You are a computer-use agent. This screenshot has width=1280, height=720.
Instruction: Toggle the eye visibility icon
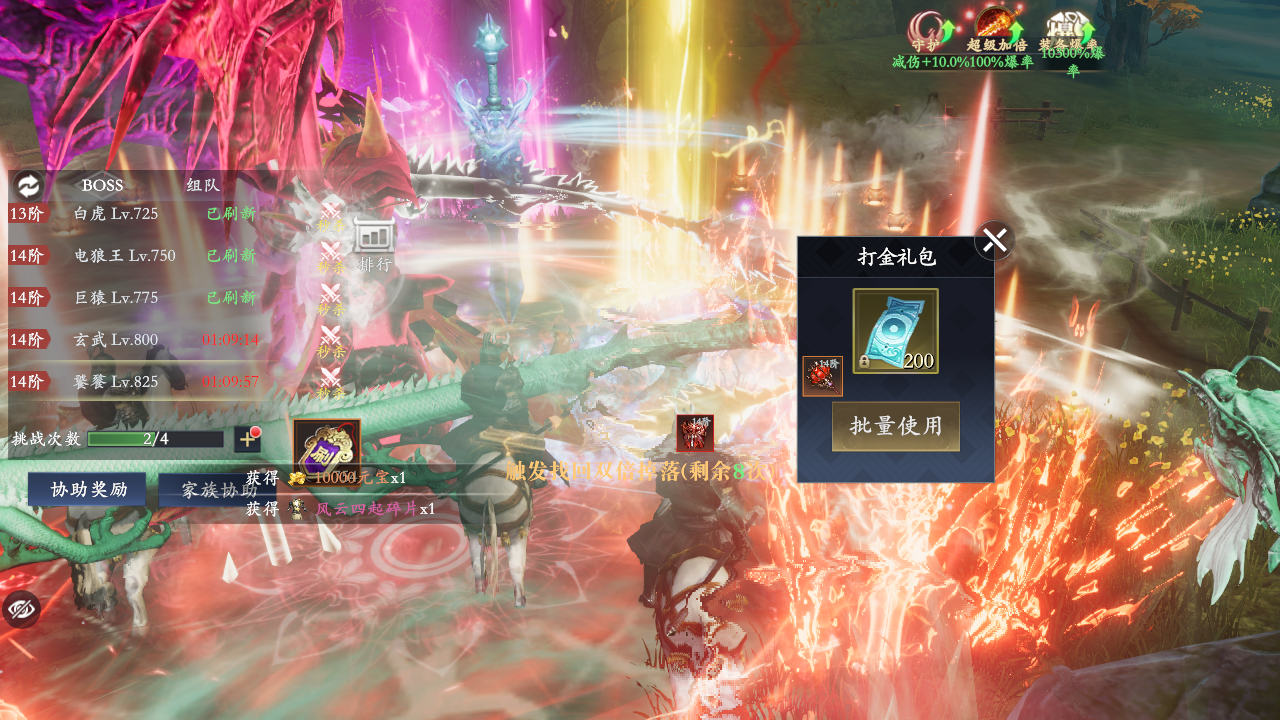pyautogui.click(x=21, y=609)
